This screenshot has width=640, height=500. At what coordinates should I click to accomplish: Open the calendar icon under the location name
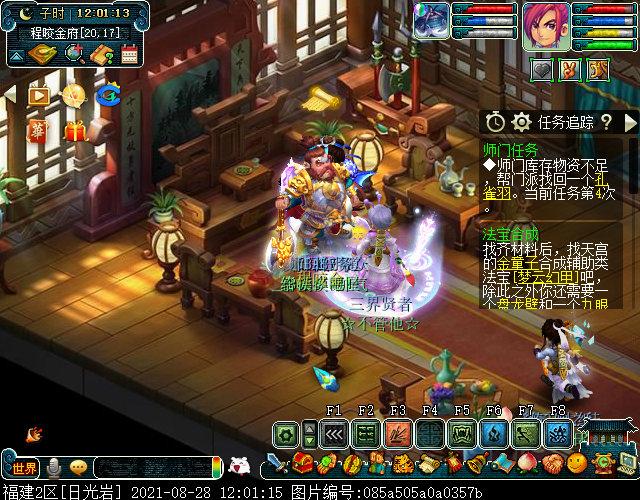tap(128, 54)
